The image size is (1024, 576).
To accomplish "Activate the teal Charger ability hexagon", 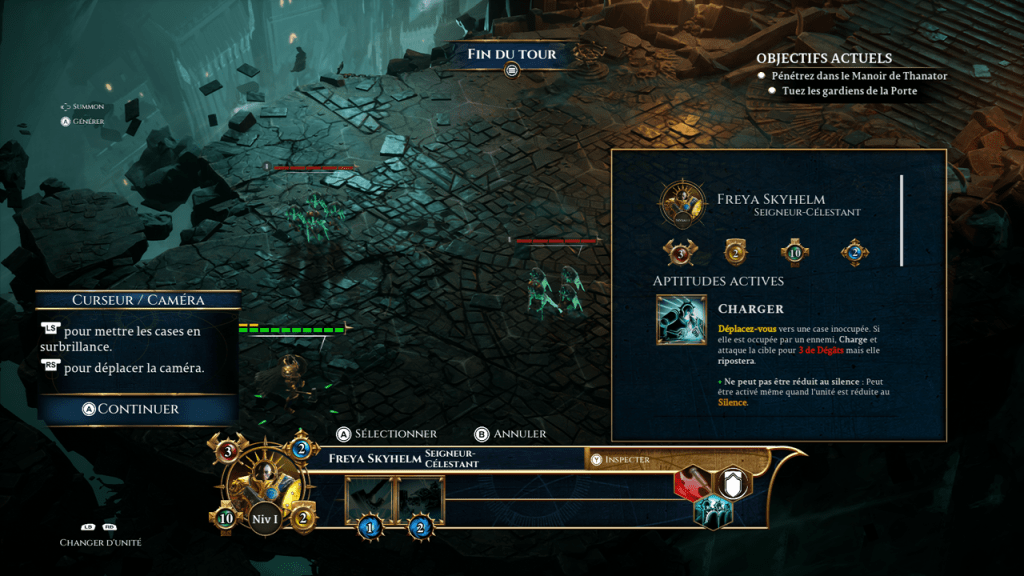I will point(712,510).
